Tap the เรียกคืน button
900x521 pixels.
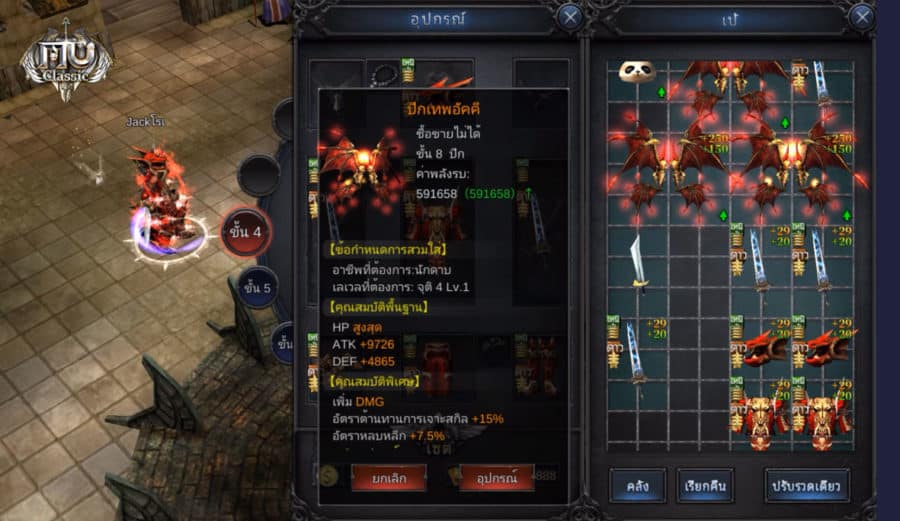click(x=705, y=486)
